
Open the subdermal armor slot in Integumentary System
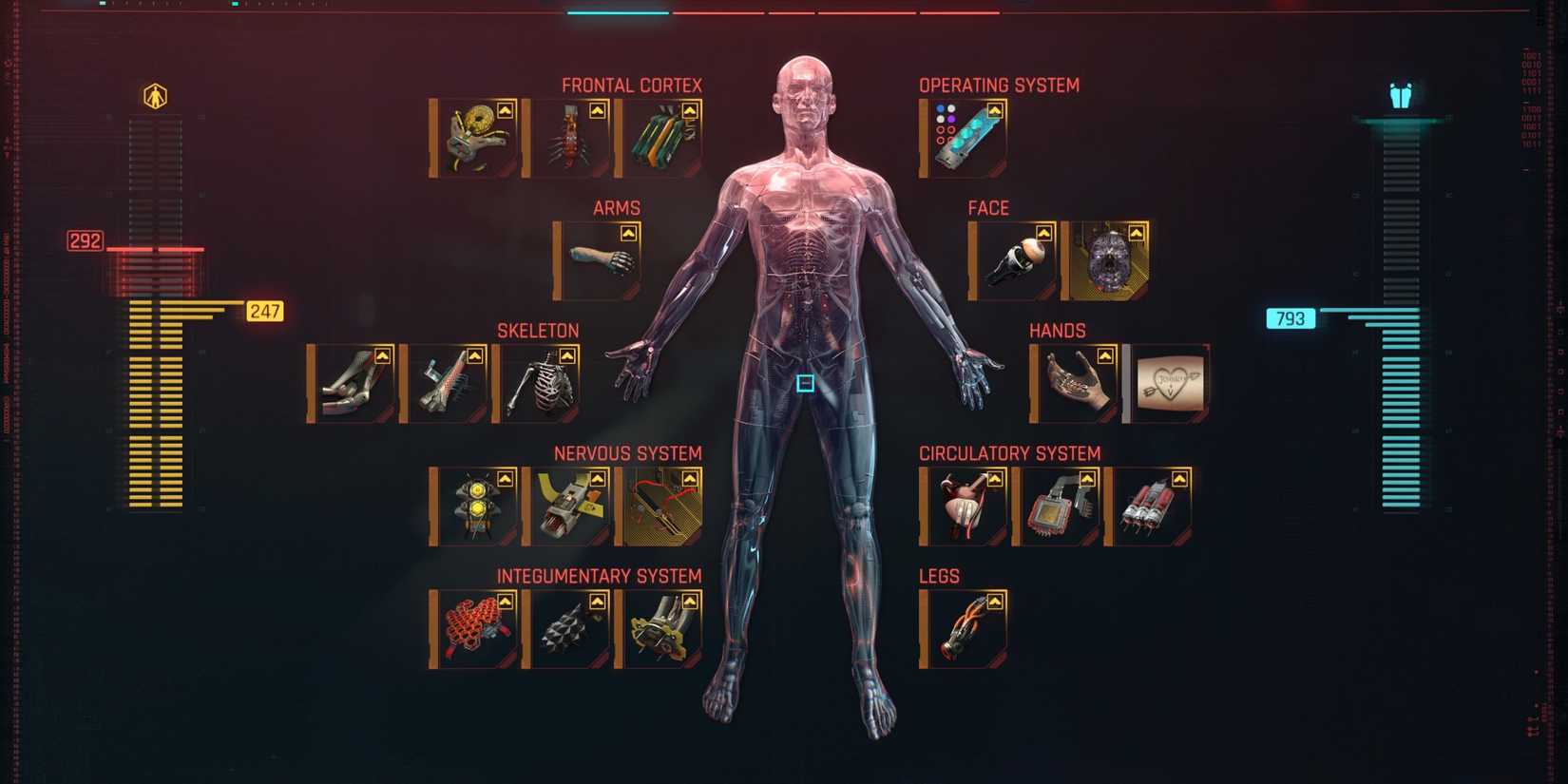click(566, 628)
